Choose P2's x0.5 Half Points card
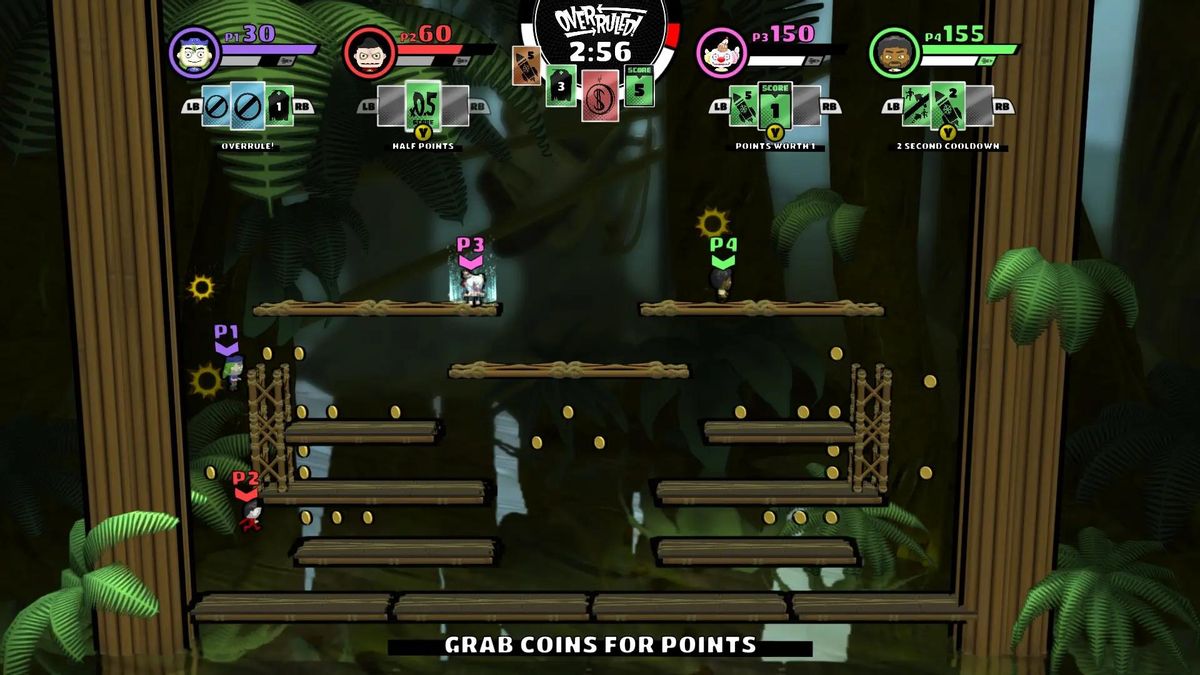Screen dimensions: 1200x675 tap(423, 105)
